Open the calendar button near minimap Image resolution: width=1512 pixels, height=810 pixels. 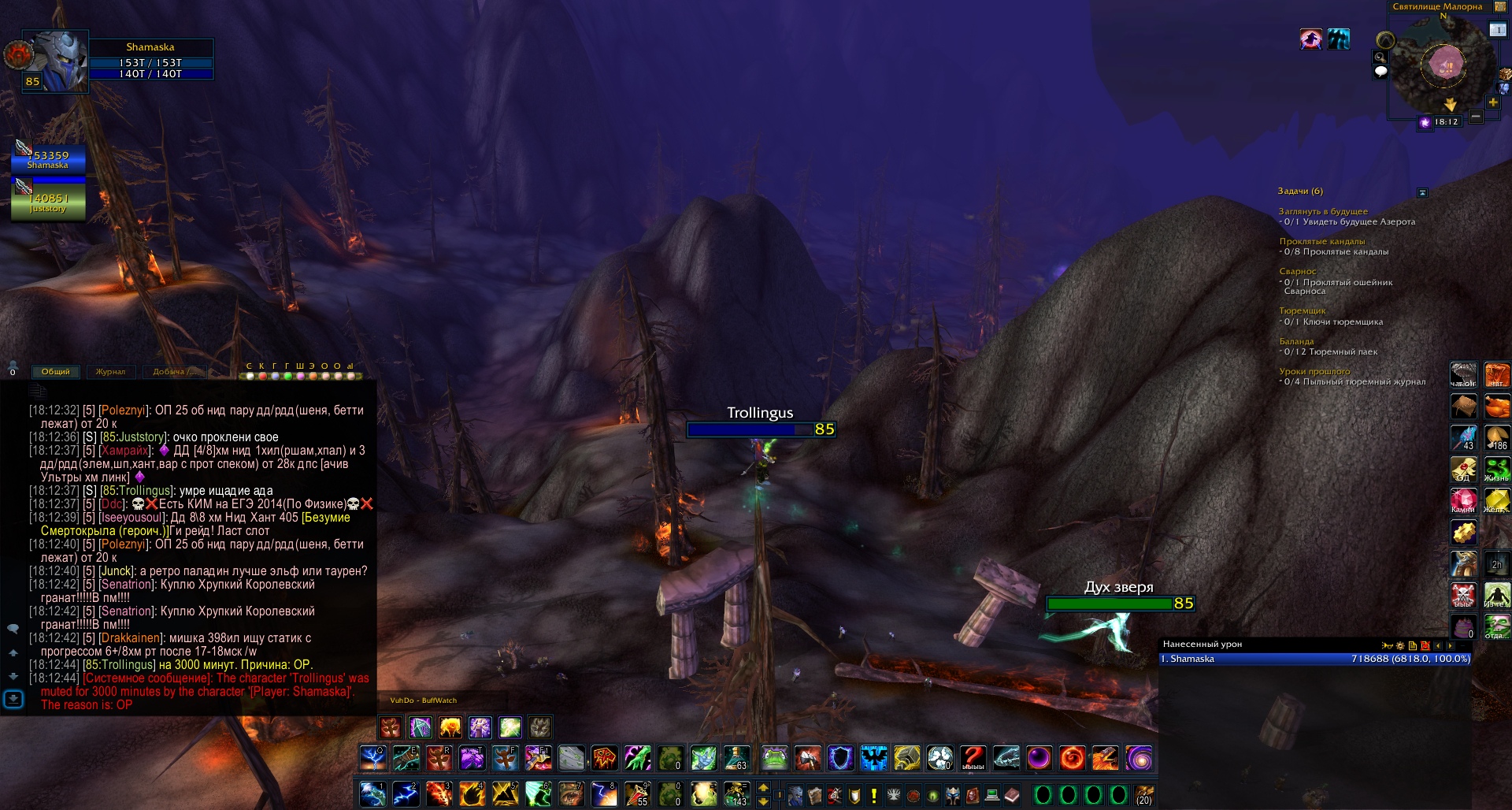(1497, 30)
